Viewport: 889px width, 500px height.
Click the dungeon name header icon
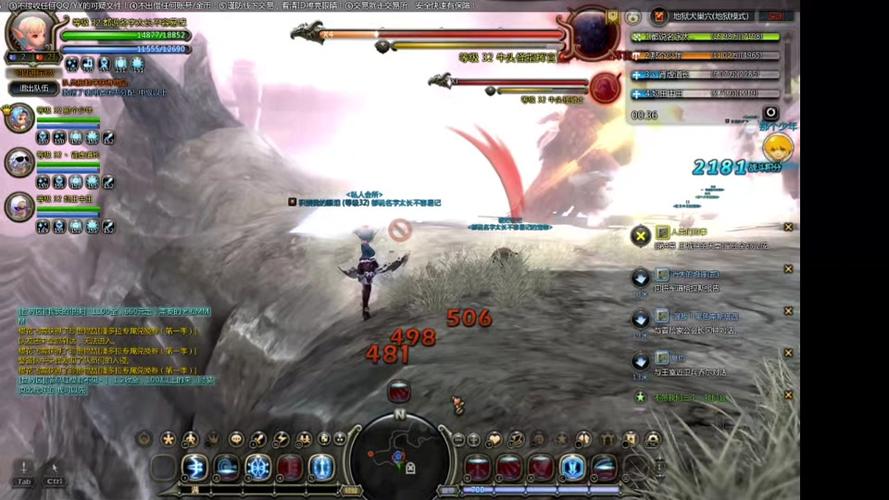tap(659, 16)
